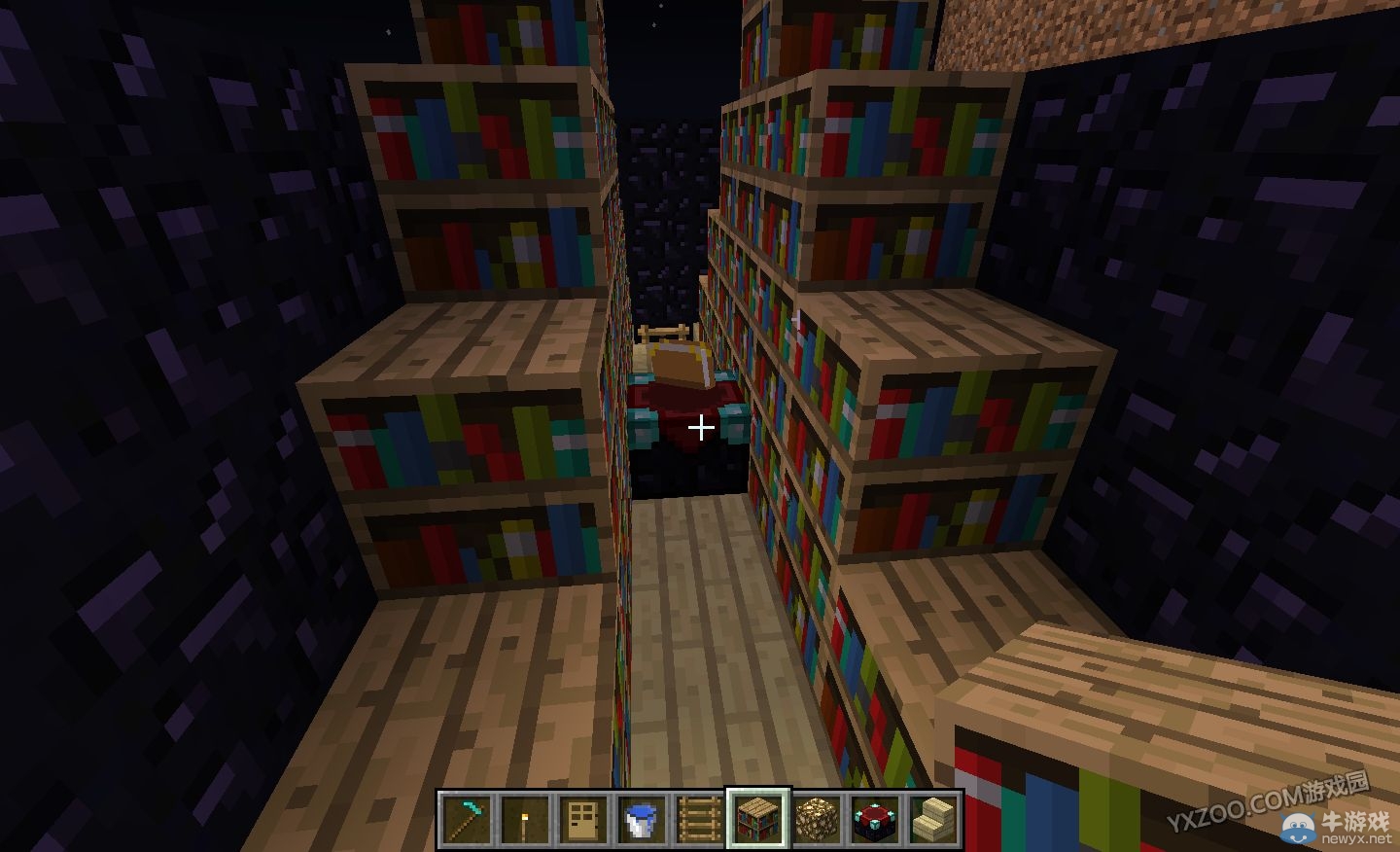
Task: Choose the glowstone block slot
Action: click(x=817, y=819)
